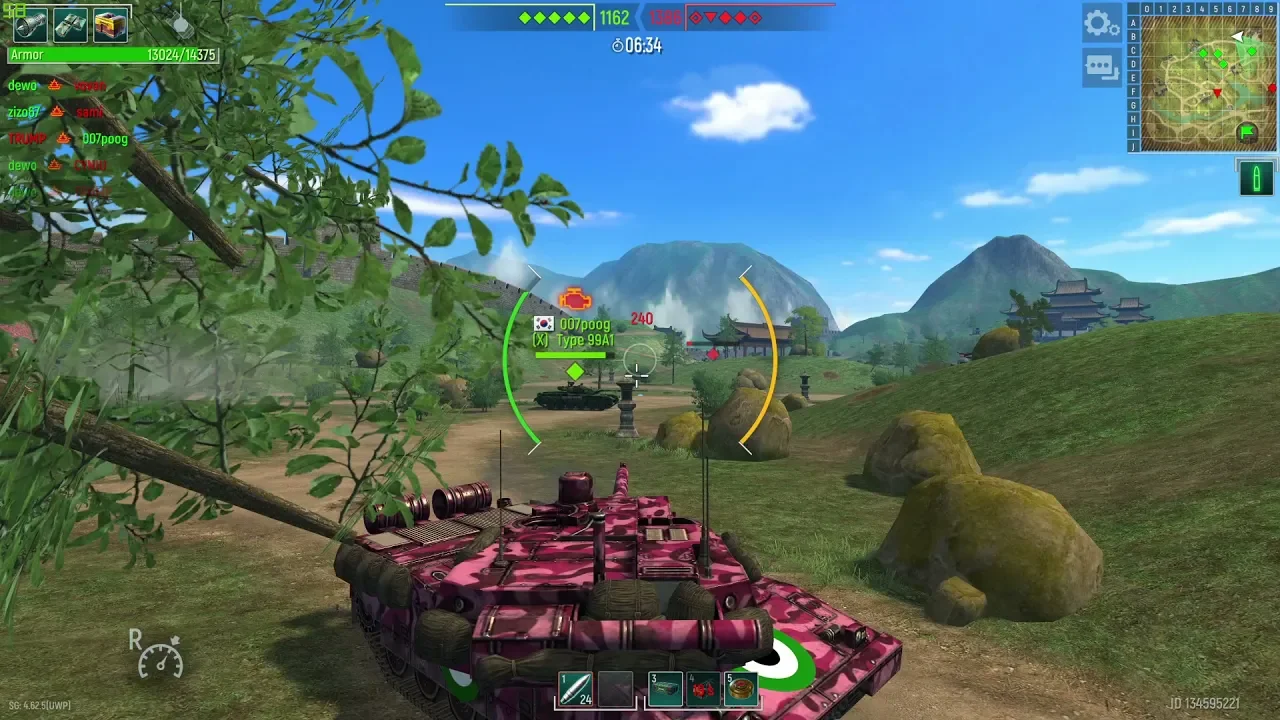
Task: Toggle the speedometer cruise control icon
Action: coord(158,655)
